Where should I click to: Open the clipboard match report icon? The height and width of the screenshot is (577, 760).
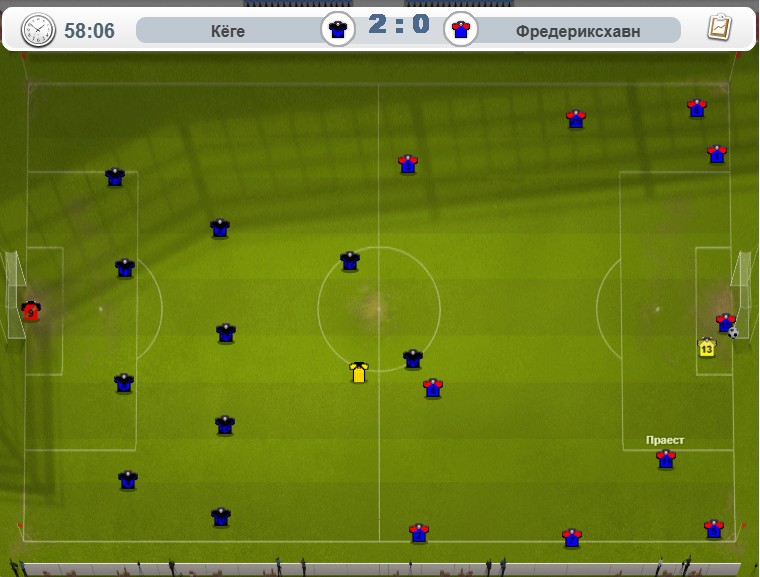pos(717,28)
